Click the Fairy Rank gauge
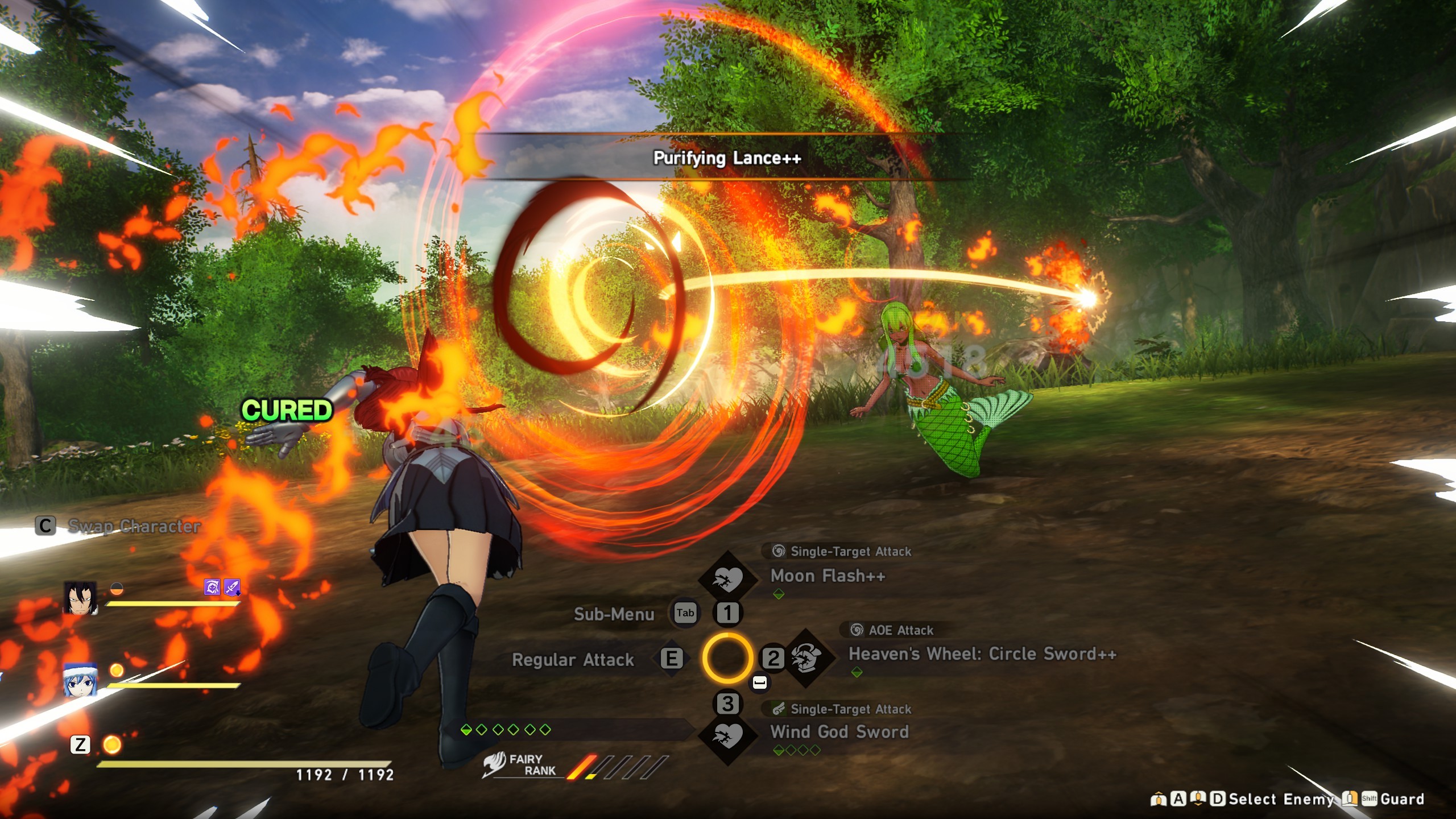The width and height of the screenshot is (1456, 819). 617,767
